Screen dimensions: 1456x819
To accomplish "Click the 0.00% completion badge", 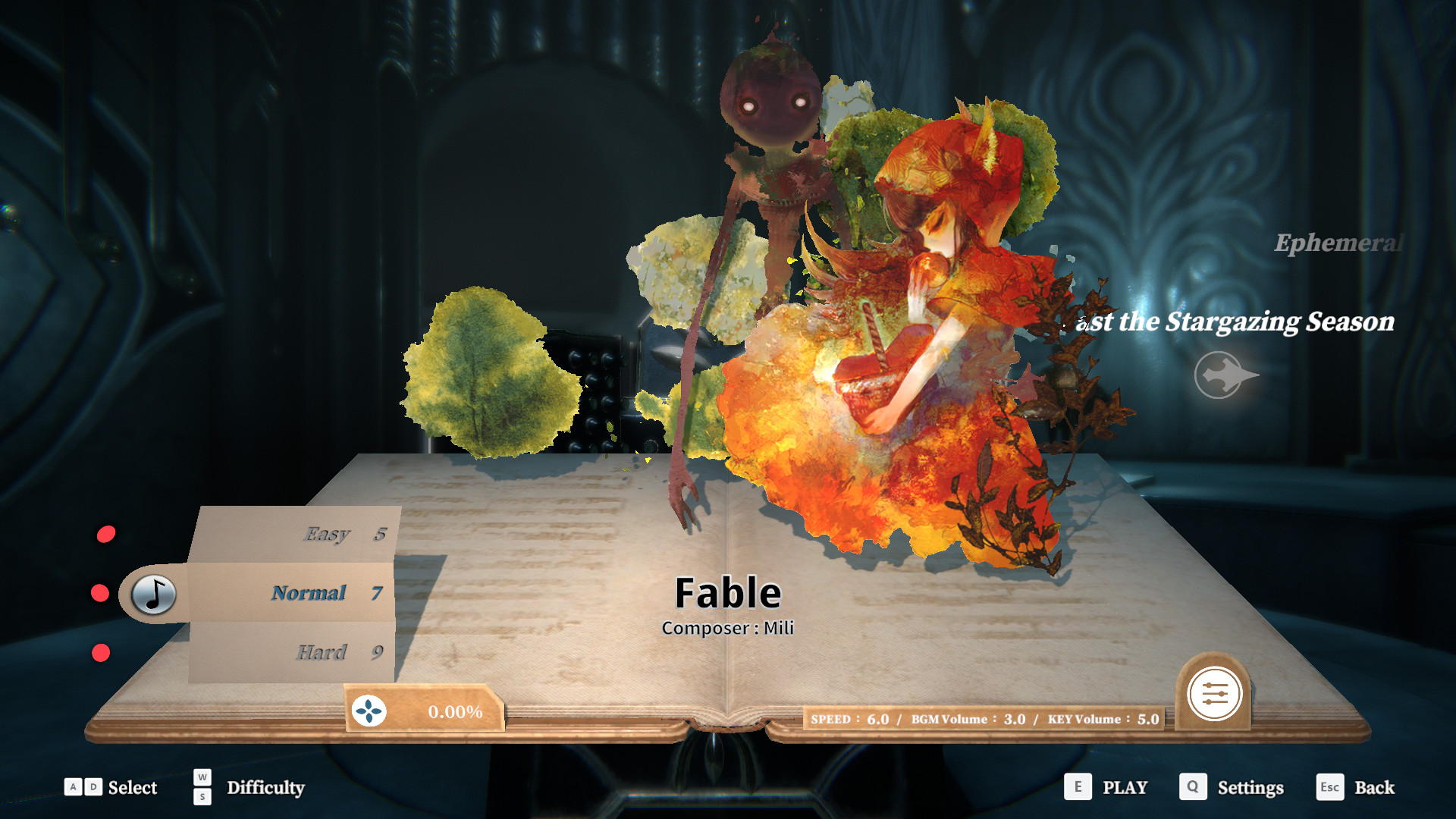I will [x=455, y=711].
